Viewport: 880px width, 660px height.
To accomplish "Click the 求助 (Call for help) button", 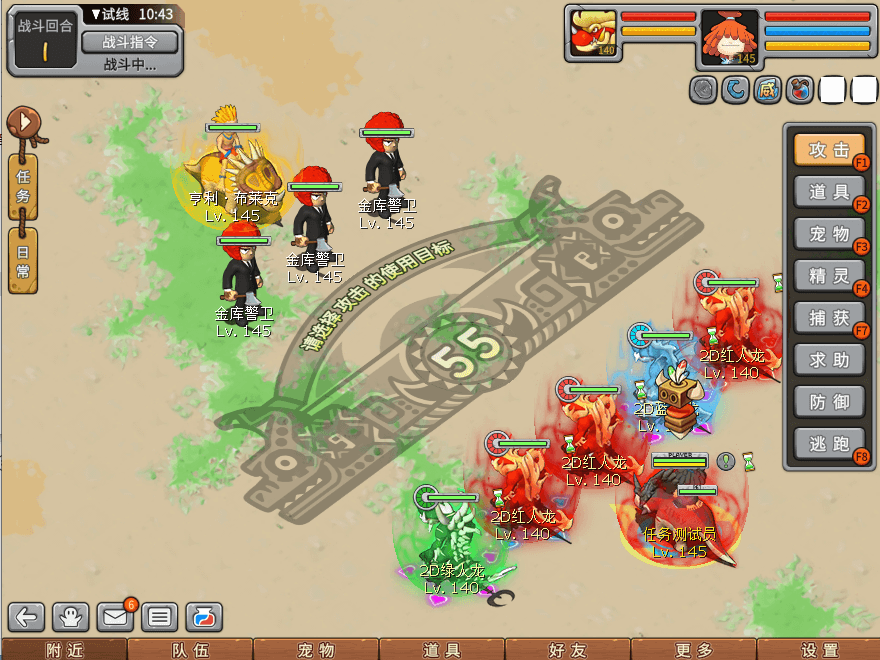I will coord(829,360).
